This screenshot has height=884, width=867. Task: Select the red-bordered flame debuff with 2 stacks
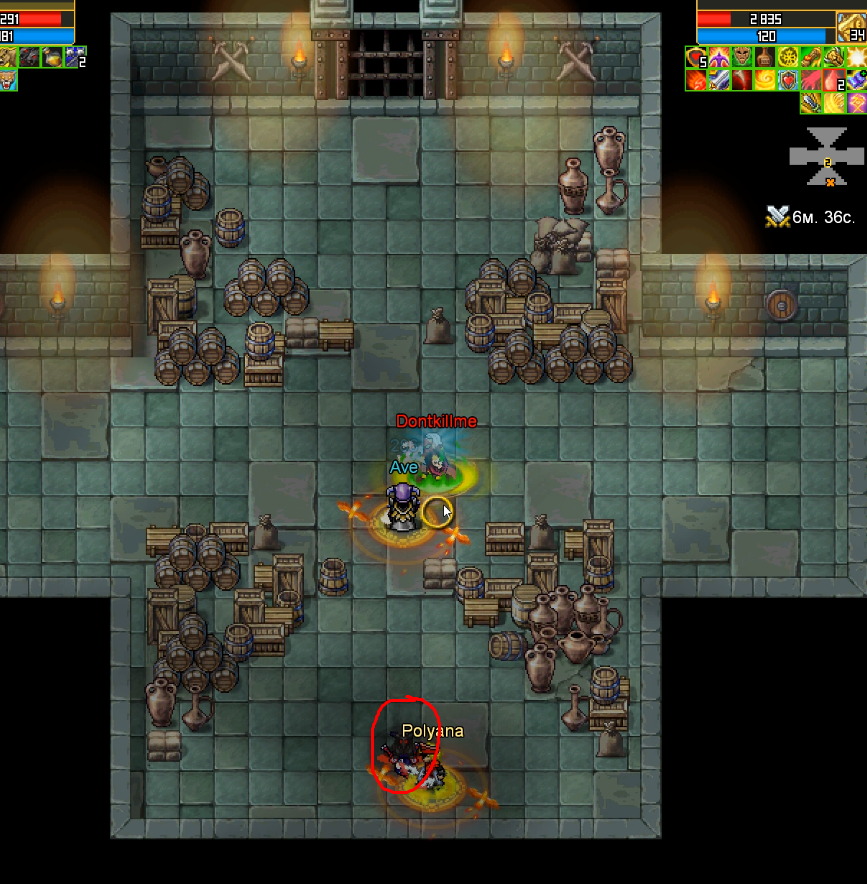833,80
